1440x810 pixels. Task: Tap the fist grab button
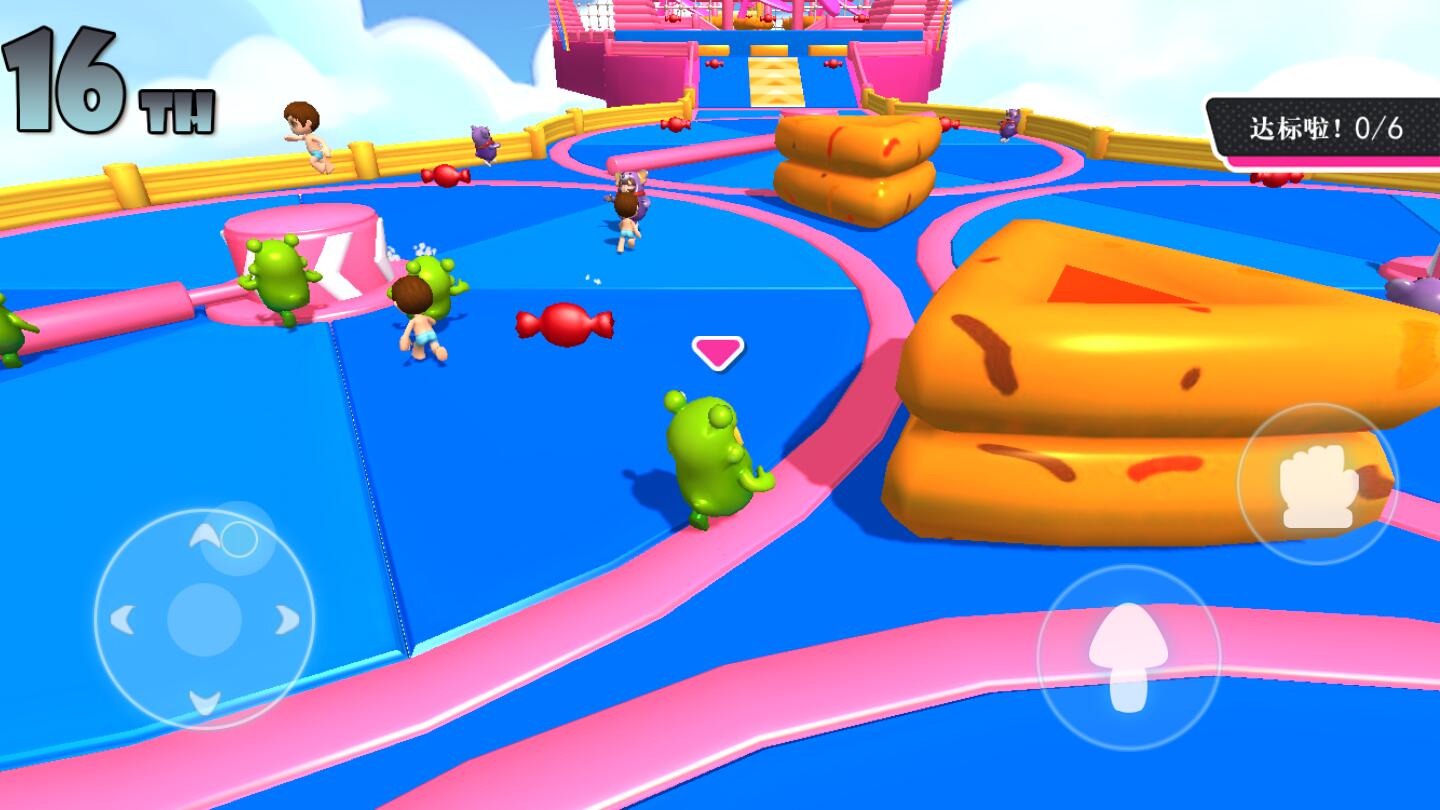coord(1317,485)
